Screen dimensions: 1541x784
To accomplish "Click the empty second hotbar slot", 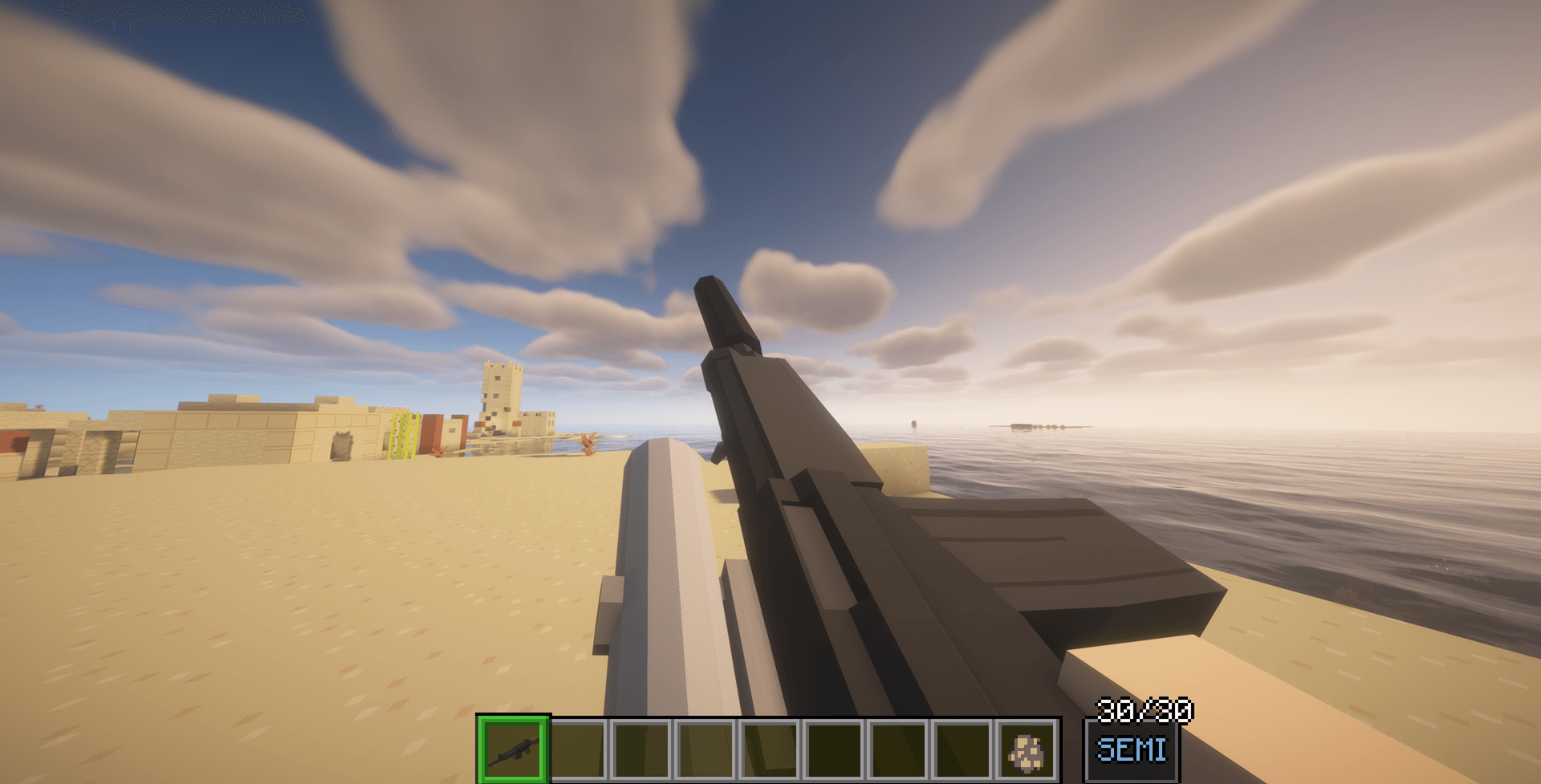I will (x=576, y=753).
